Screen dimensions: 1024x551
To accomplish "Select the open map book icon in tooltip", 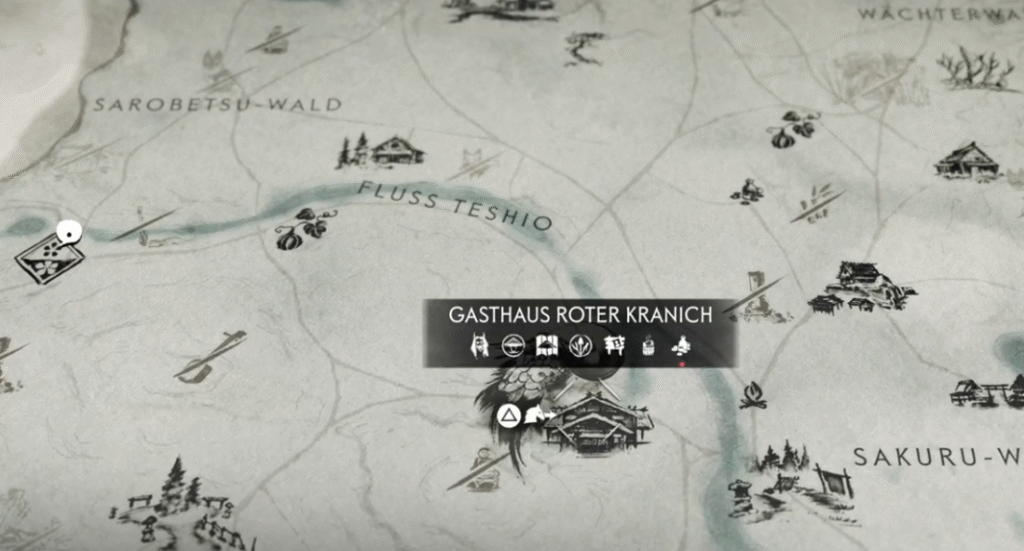I will click(x=546, y=347).
